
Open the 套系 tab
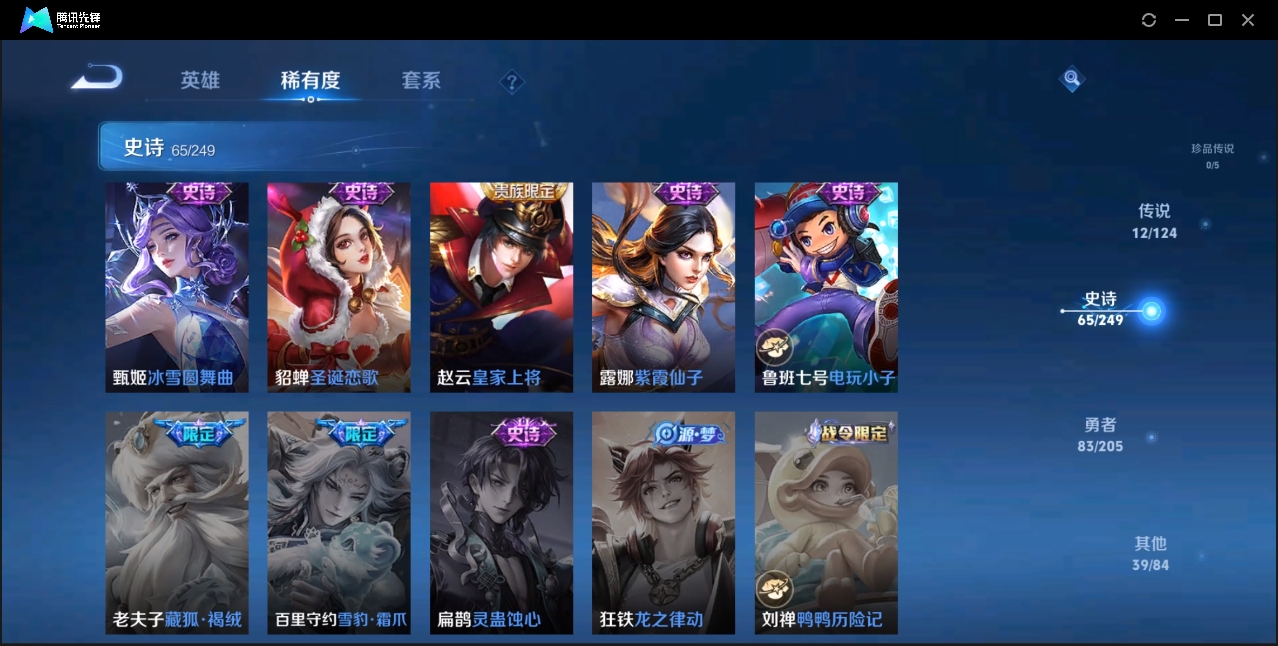(421, 81)
